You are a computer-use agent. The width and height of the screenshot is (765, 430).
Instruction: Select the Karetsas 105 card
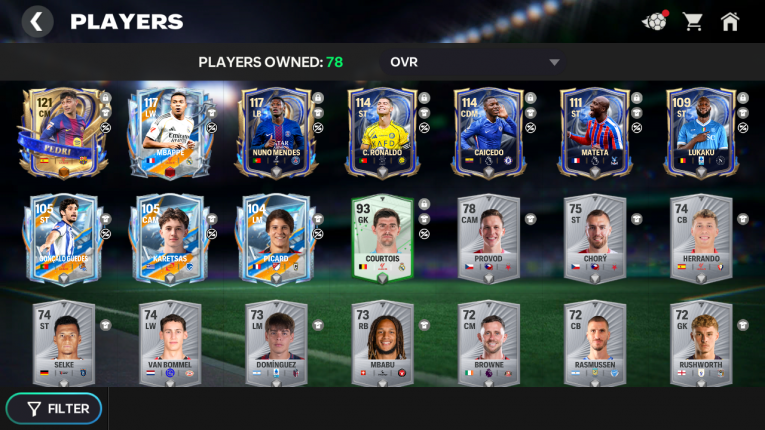167,239
